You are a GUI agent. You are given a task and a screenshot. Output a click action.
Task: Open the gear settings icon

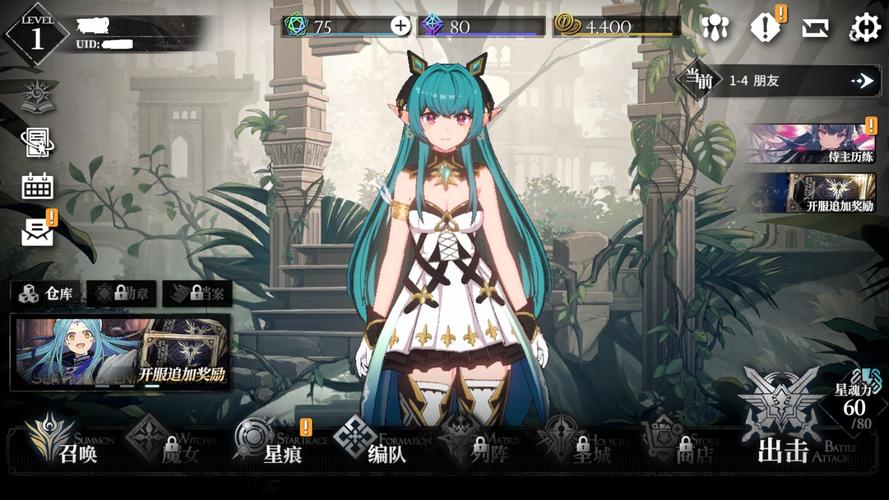click(x=864, y=28)
